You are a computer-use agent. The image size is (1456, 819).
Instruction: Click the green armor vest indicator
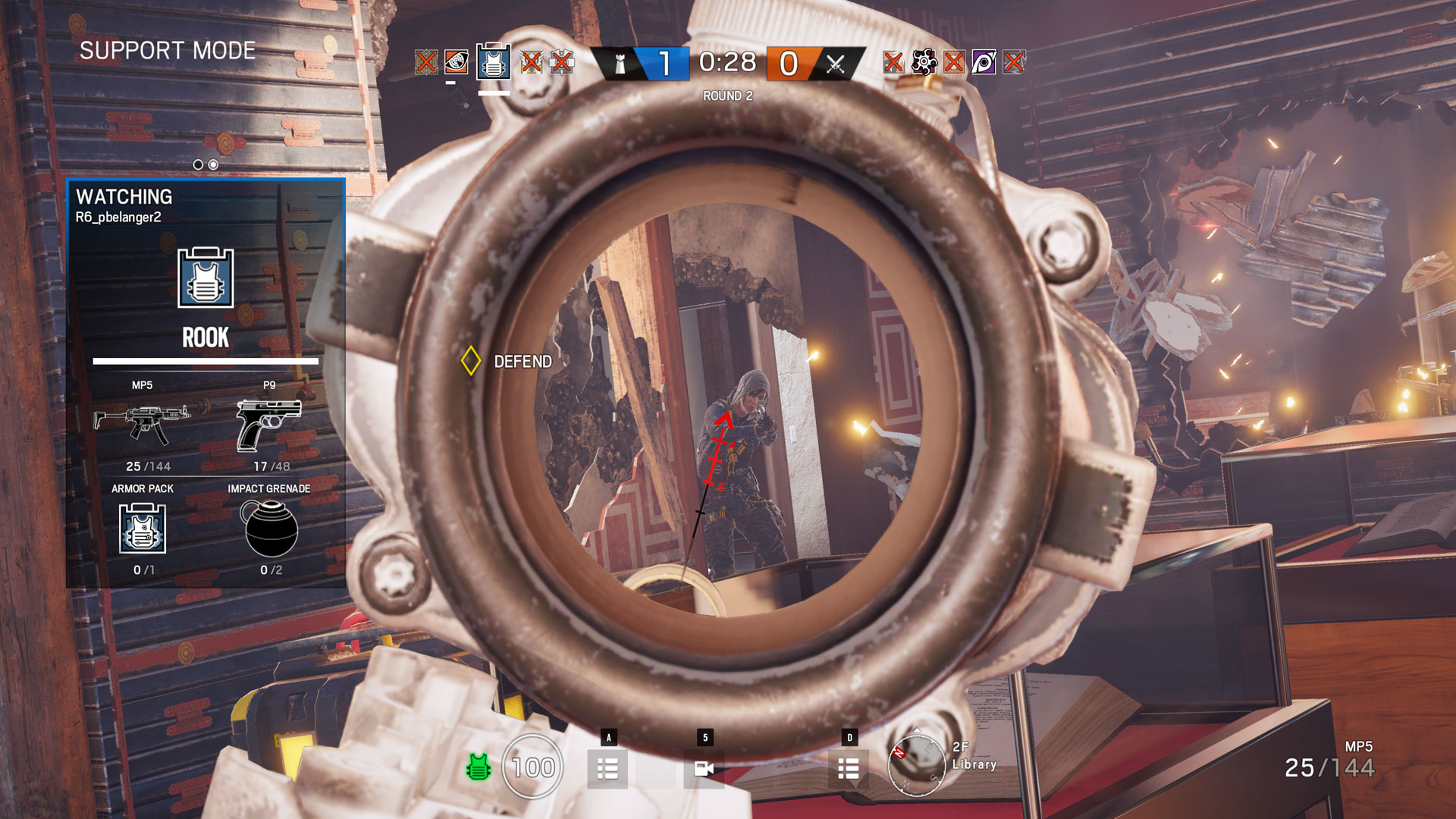click(x=479, y=767)
